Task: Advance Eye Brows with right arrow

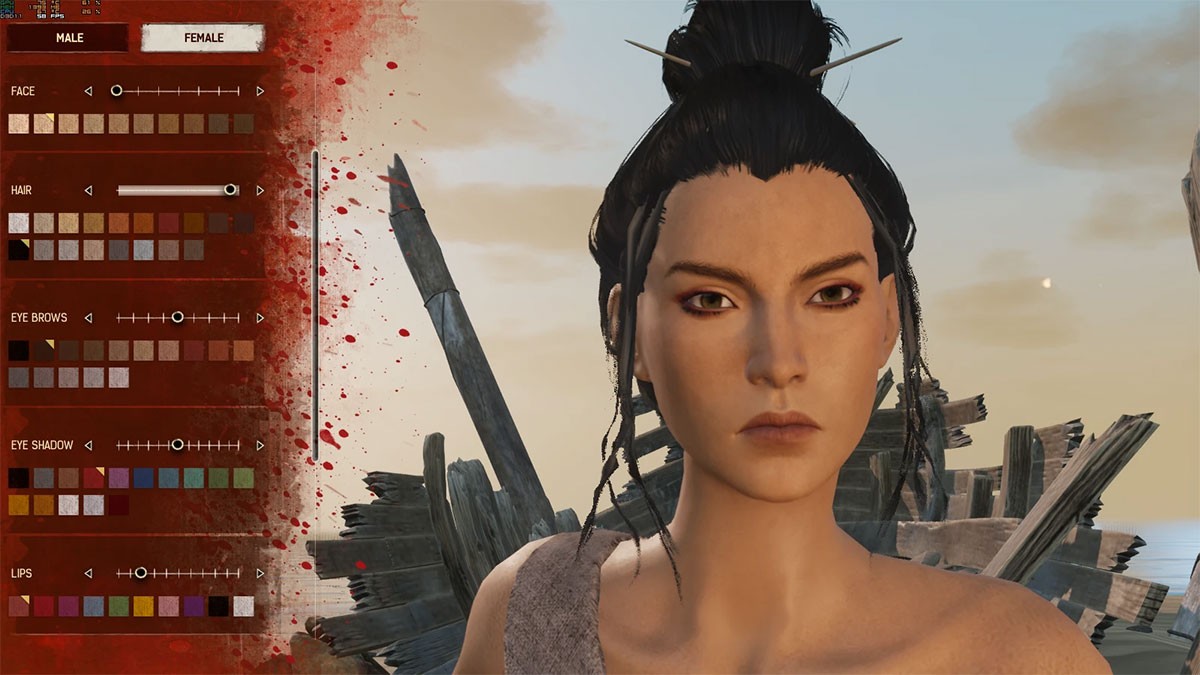Action: coord(260,318)
